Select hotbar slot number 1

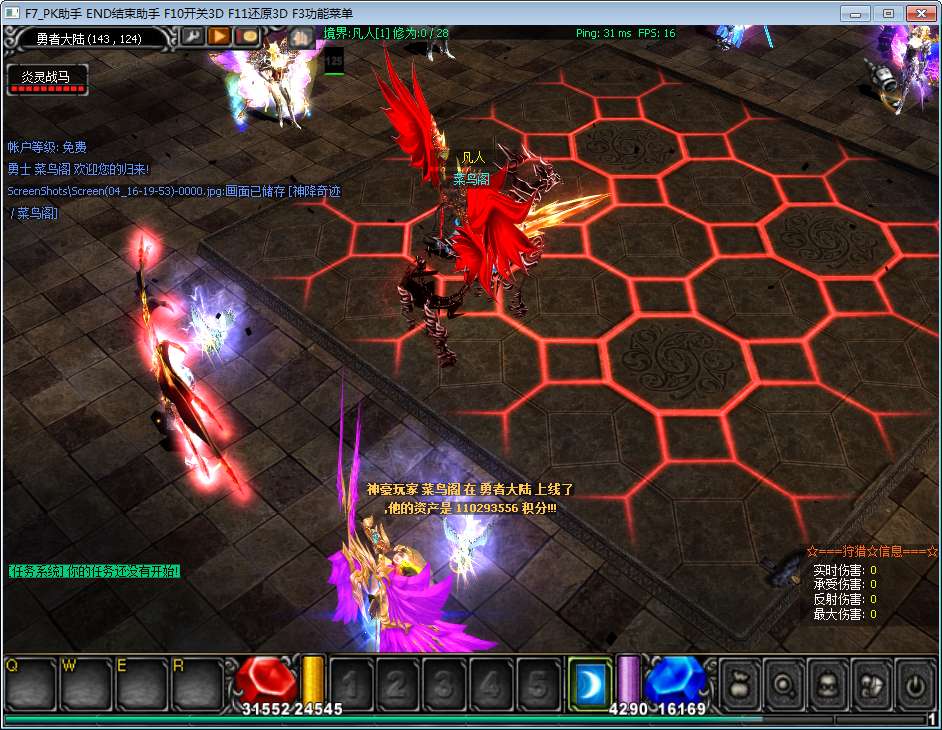click(351, 685)
